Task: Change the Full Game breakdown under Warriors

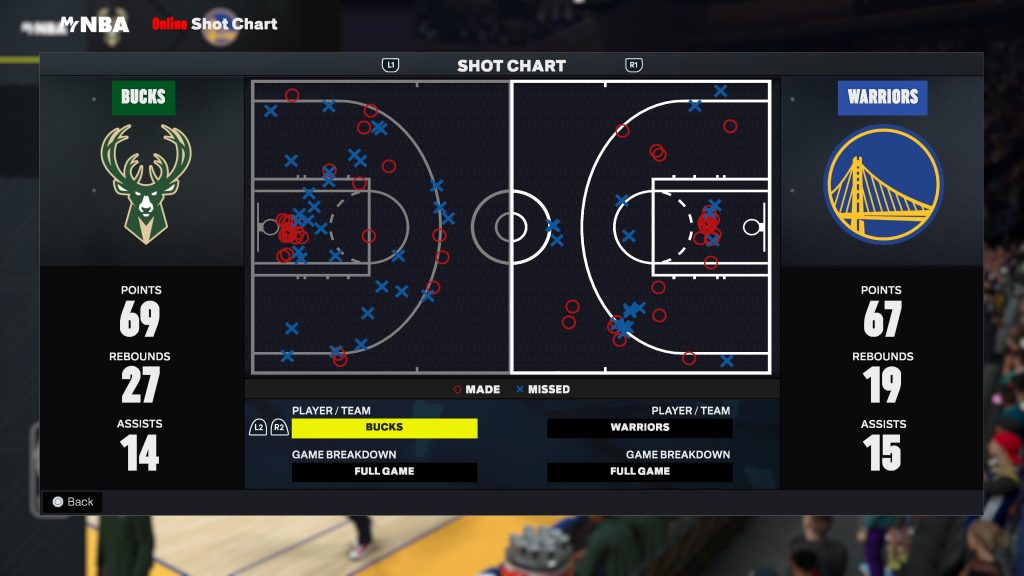Action: [640, 472]
